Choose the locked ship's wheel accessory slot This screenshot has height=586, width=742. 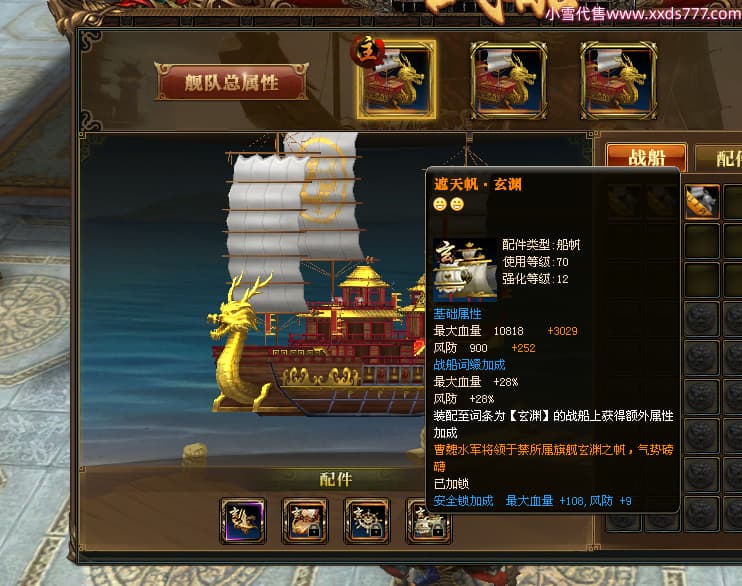pos(367,521)
